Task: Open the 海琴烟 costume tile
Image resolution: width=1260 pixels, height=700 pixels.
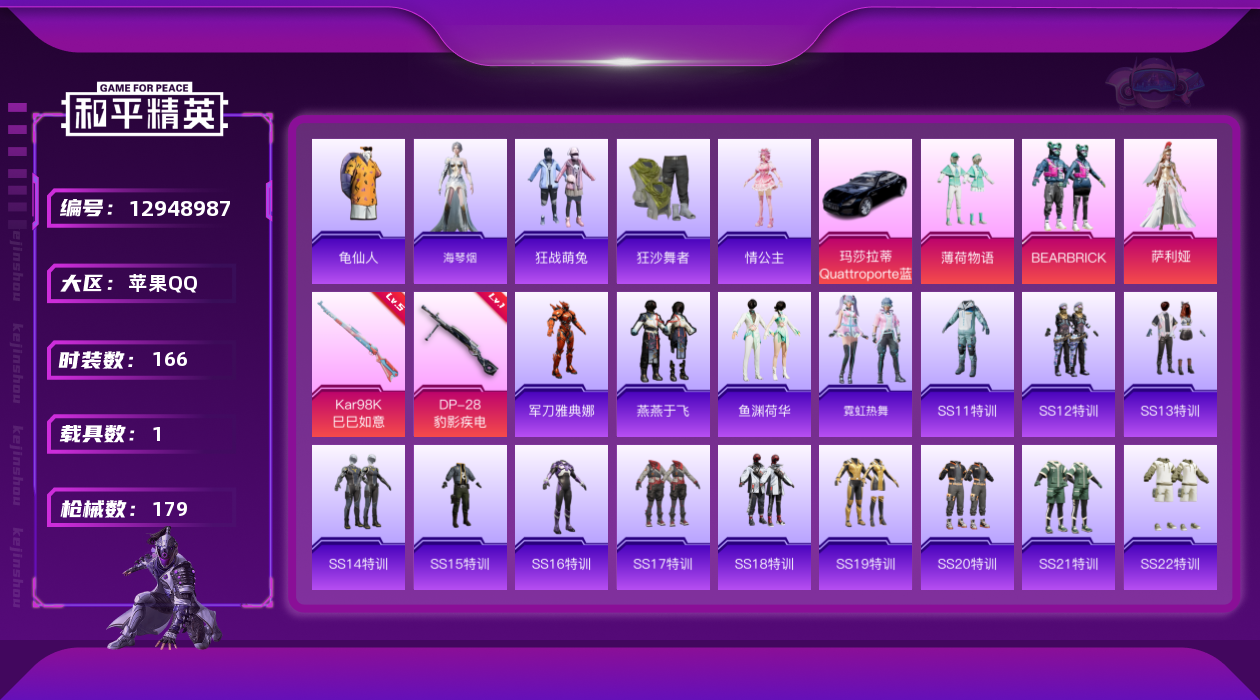Action: click(x=460, y=211)
